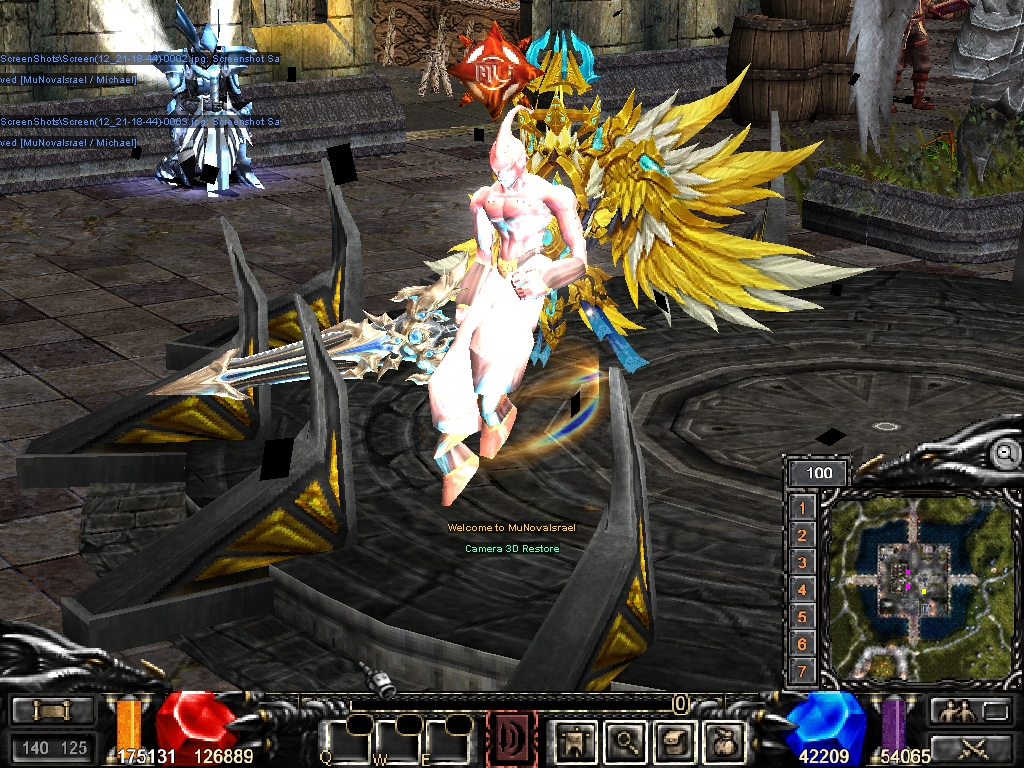Click the minimap magnifier zoom button
The image size is (1024, 768).
coord(1003,453)
